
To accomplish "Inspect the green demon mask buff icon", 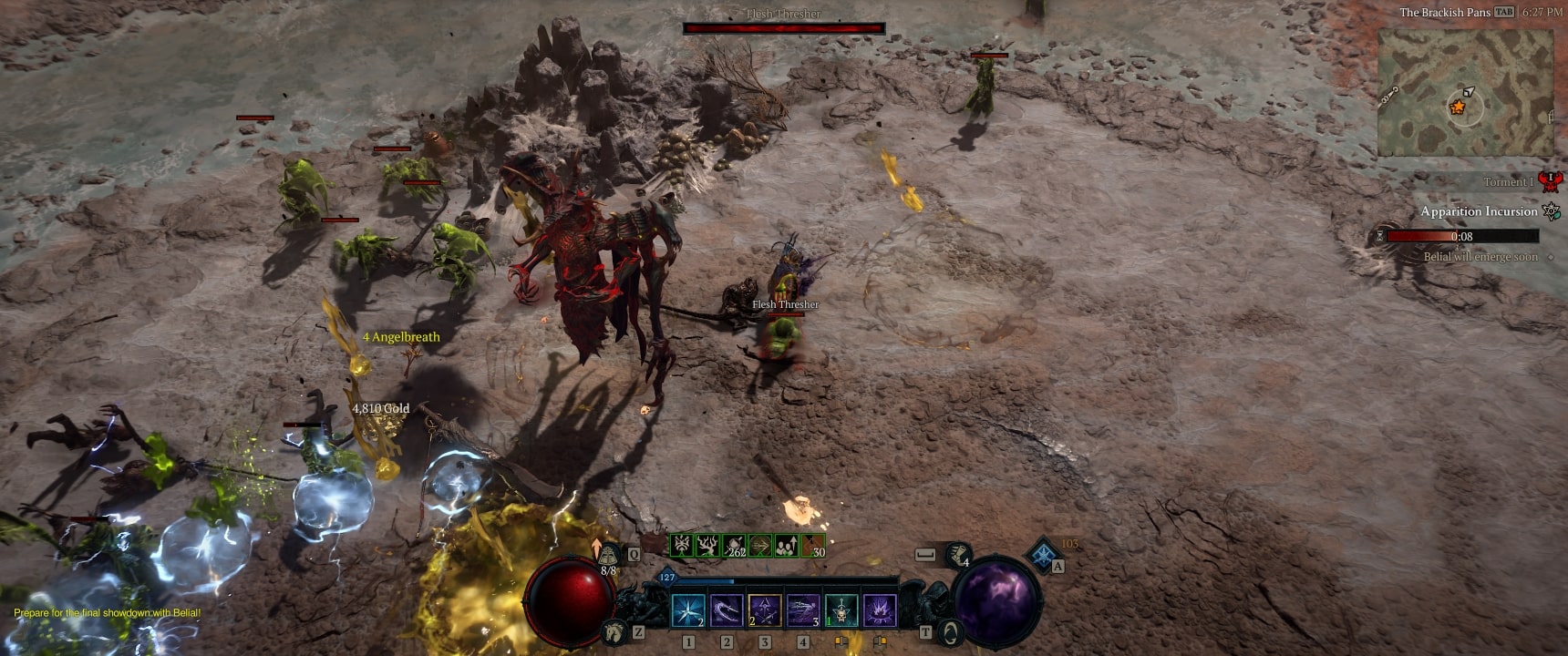I will (x=682, y=546).
